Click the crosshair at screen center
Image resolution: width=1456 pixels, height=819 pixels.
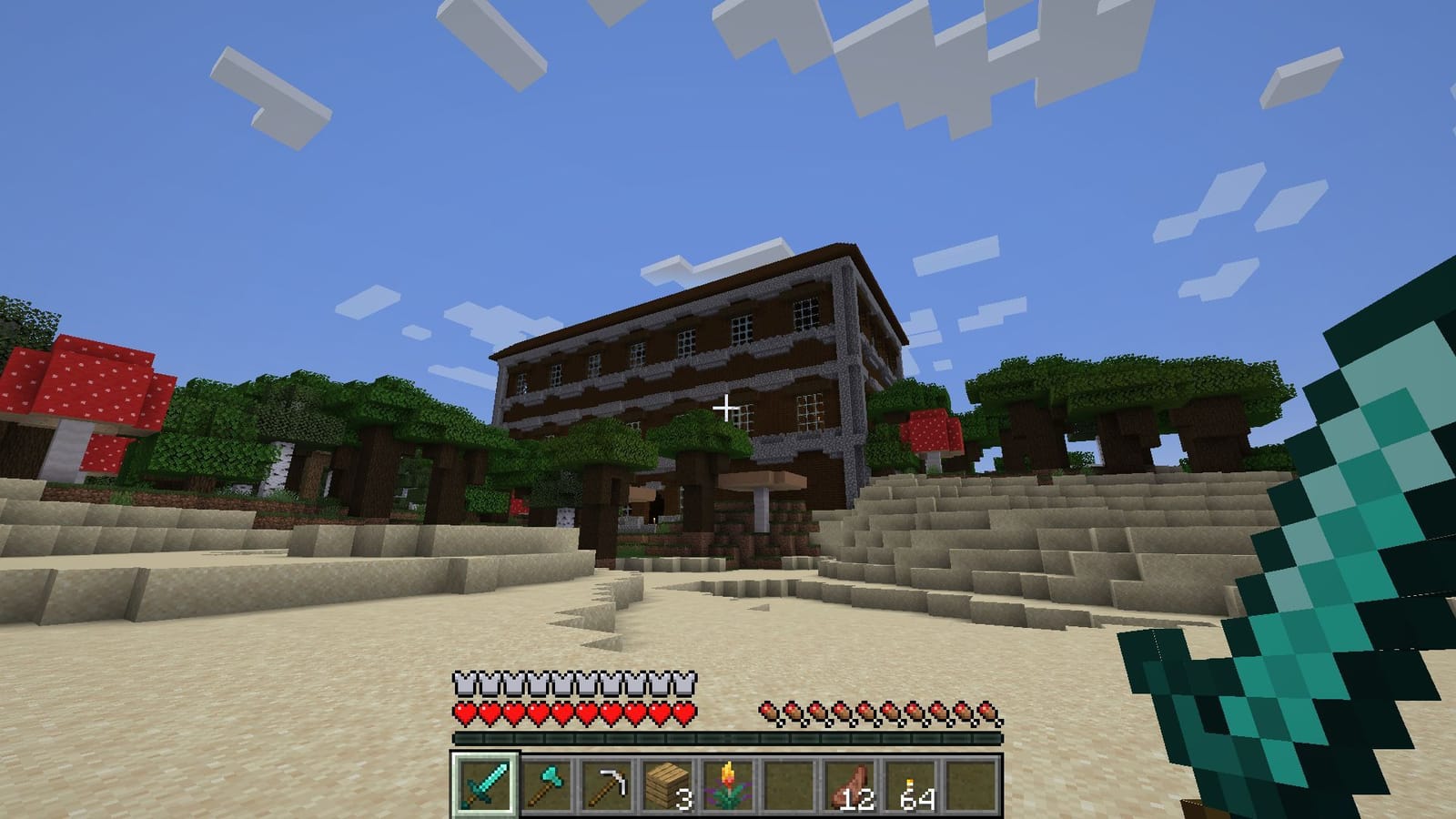[x=728, y=409]
